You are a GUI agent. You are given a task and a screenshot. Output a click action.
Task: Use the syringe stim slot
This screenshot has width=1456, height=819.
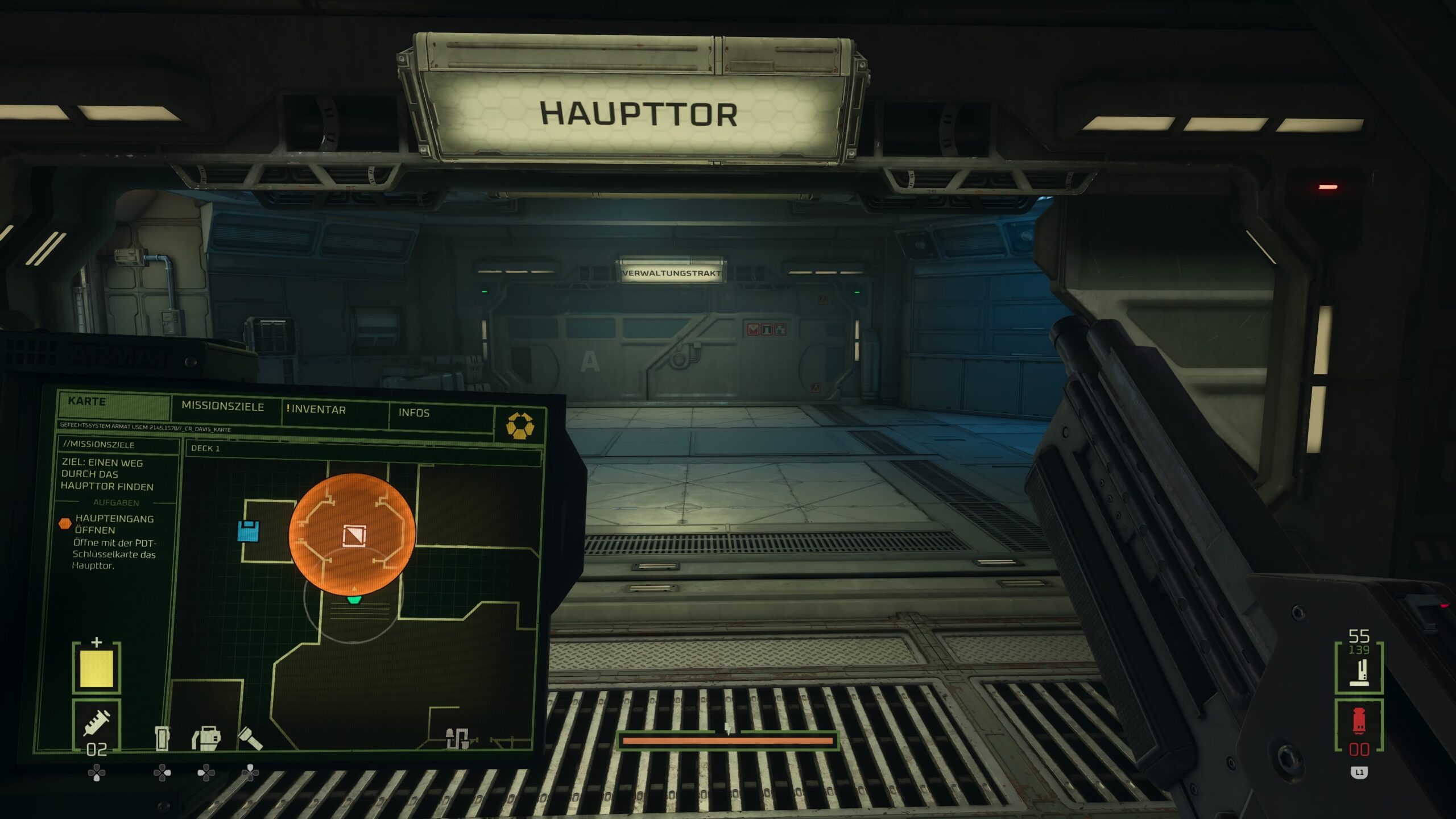(97, 726)
